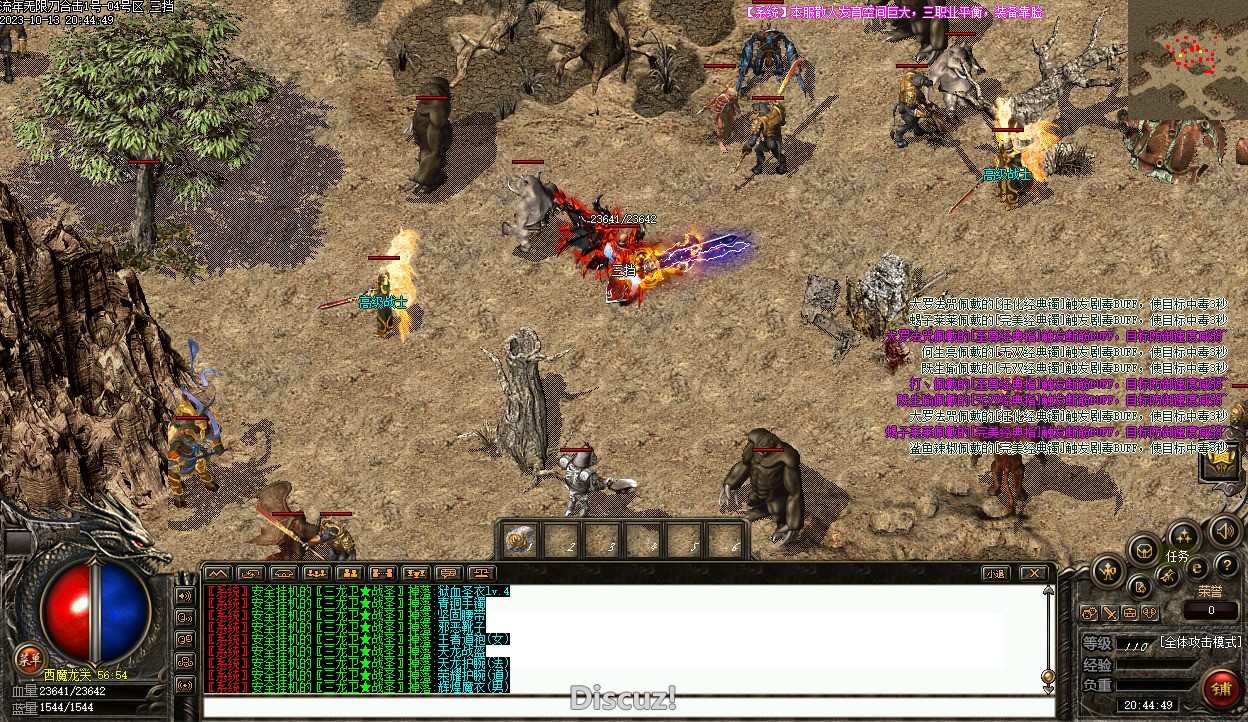Open the 任务 quest orb with three stars

pyautogui.click(x=1183, y=536)
